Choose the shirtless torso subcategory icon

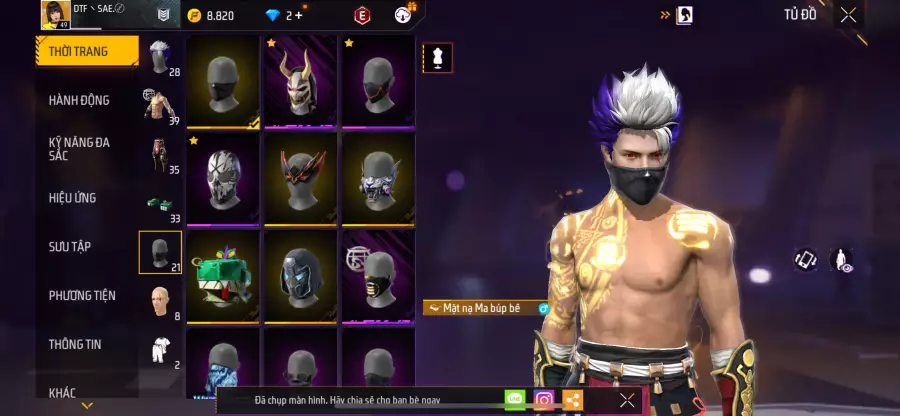tap(157, 105)
